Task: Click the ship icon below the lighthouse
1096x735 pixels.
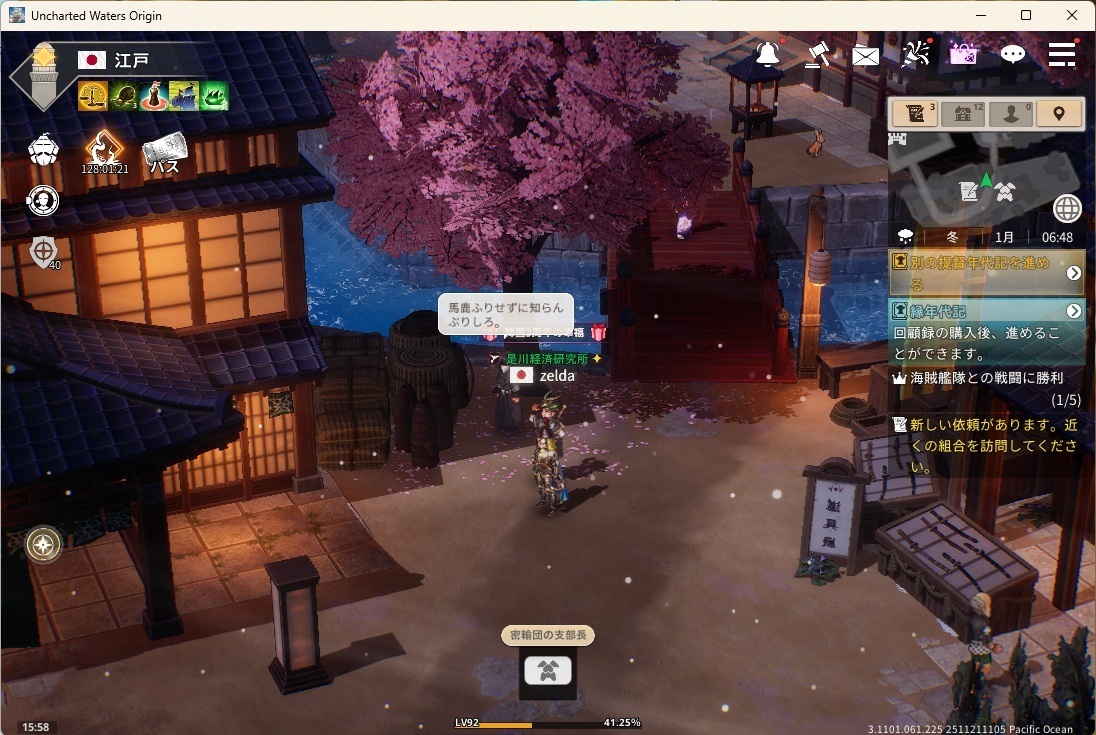Action: coord(43,150)
